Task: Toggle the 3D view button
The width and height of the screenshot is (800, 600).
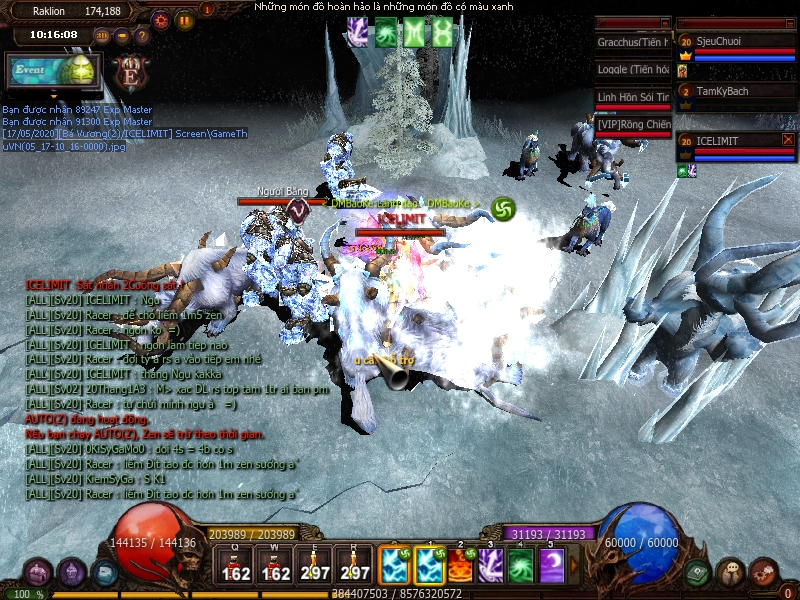Action: pyautogui.click(x=102, y=36)
